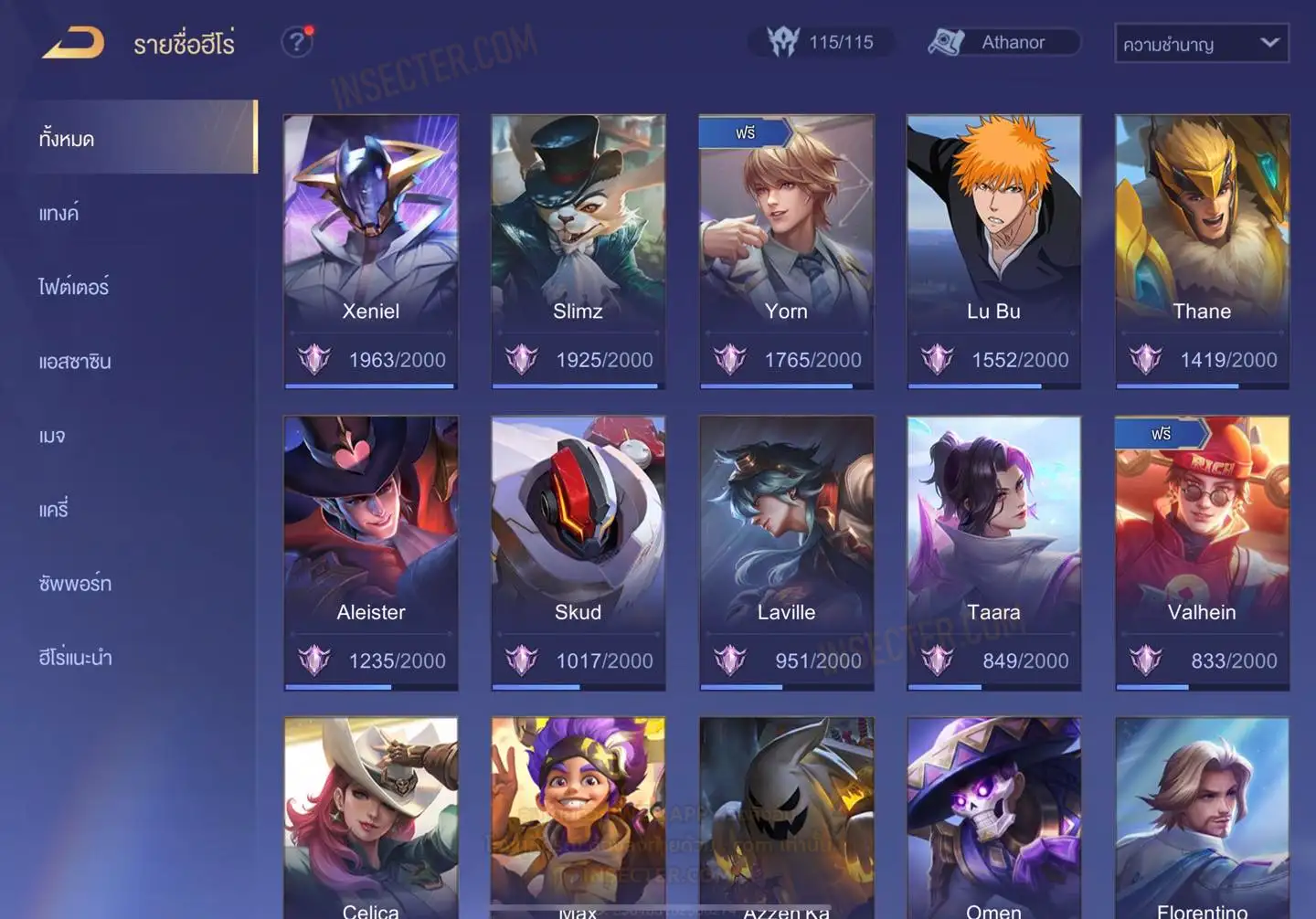The image size is (1316, 919).
Task: Choose the Slimz hero card
Action: click(x=578, y=251)
